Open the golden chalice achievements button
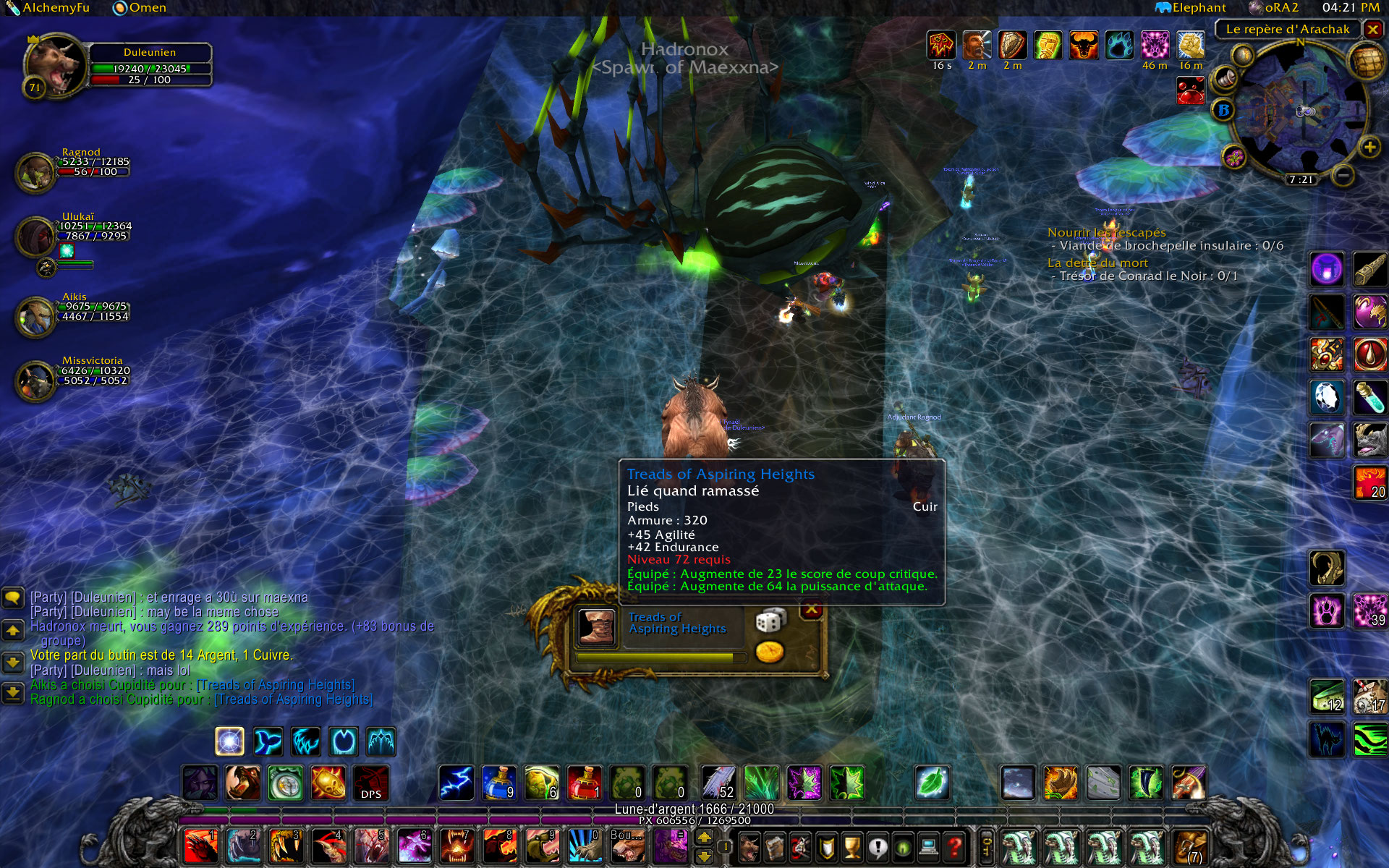 (x=853, y=846)
